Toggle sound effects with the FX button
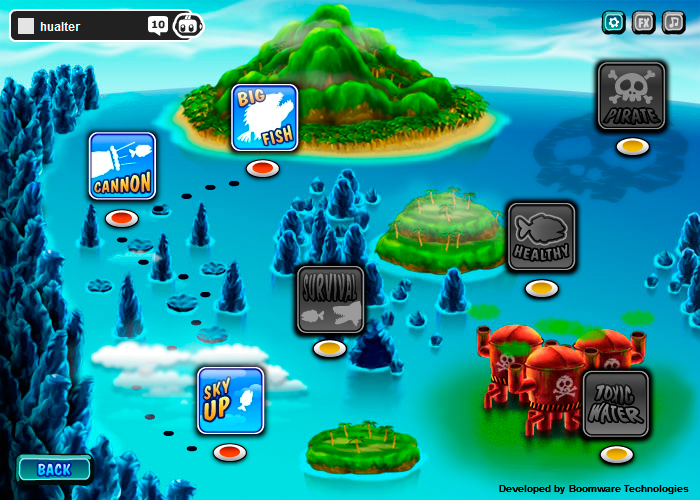Viewport: 700px width, 500px height. (x=644, y=22)
